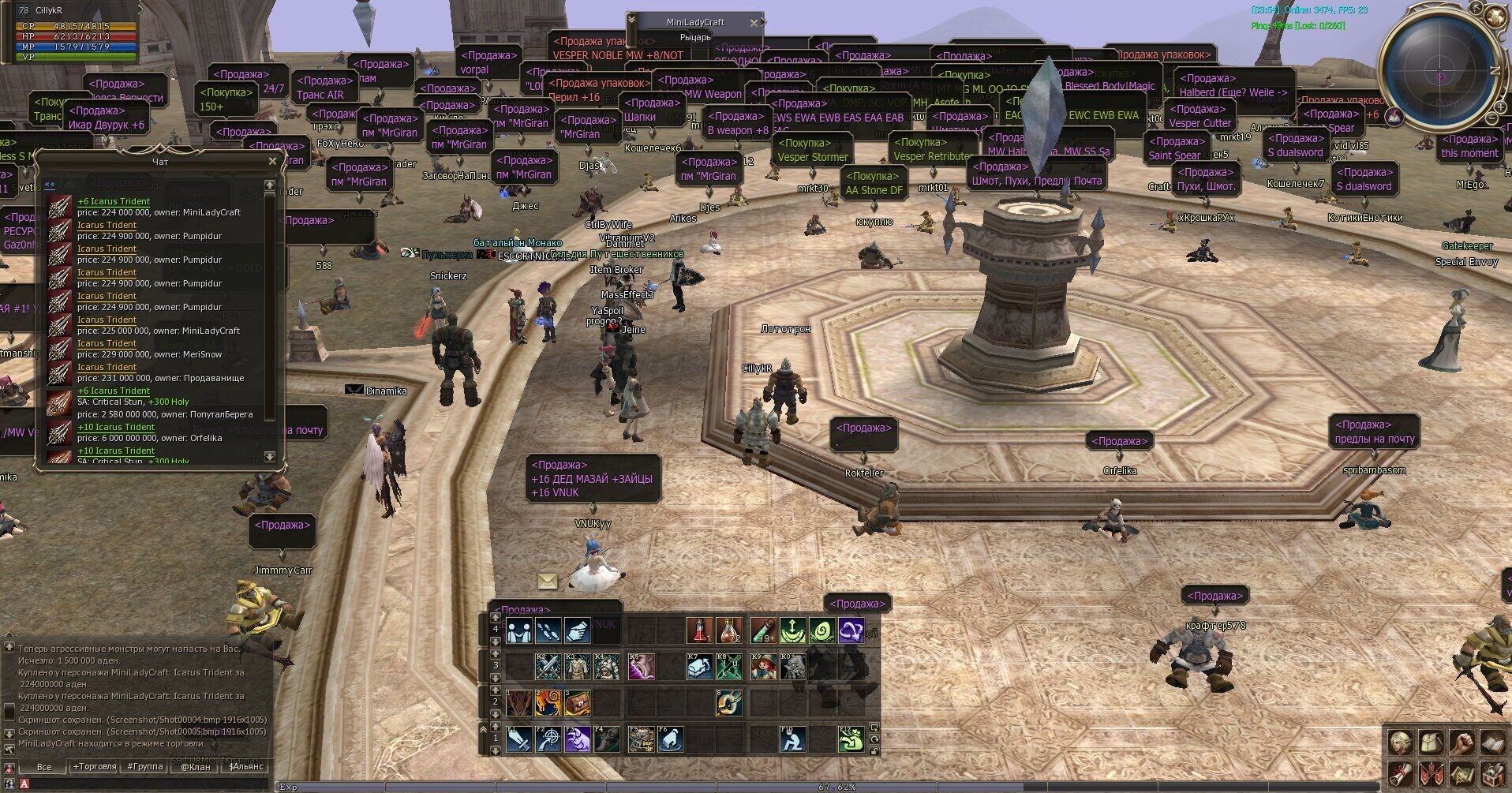Switch to the +Торговля chat tab

click(x=94, y=766)
